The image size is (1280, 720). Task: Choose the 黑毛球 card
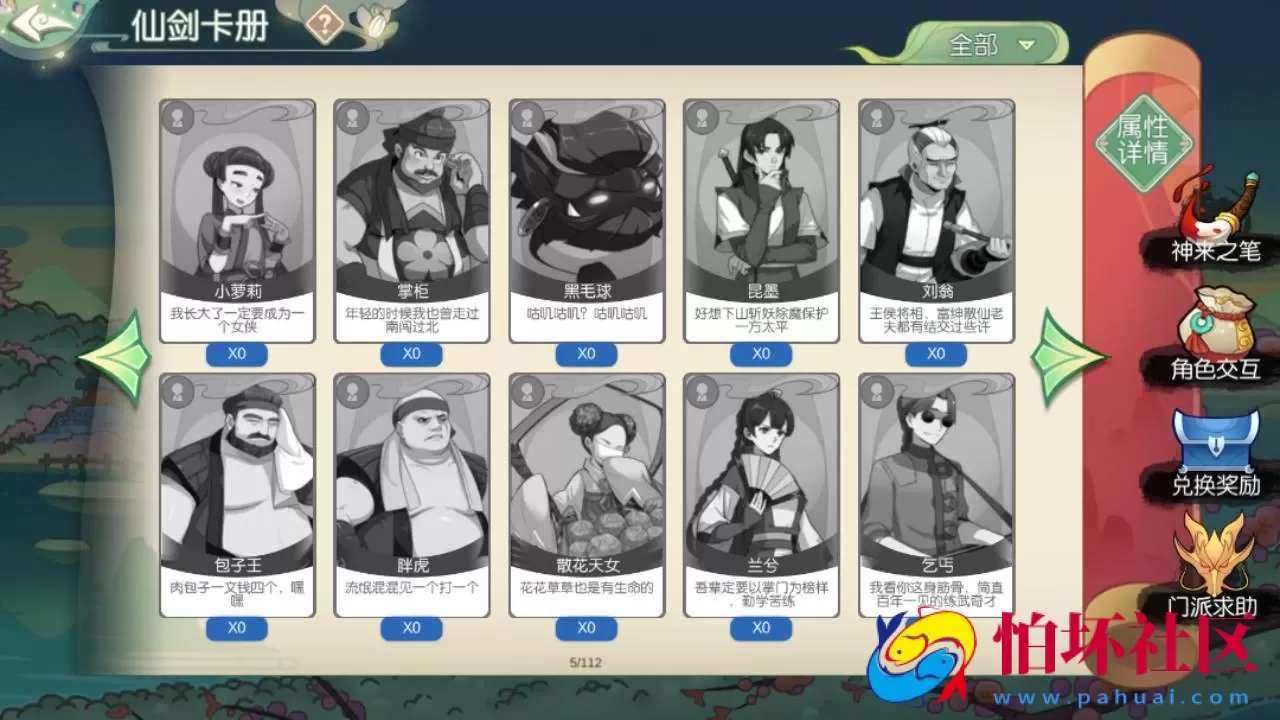[x=587, y=220]
